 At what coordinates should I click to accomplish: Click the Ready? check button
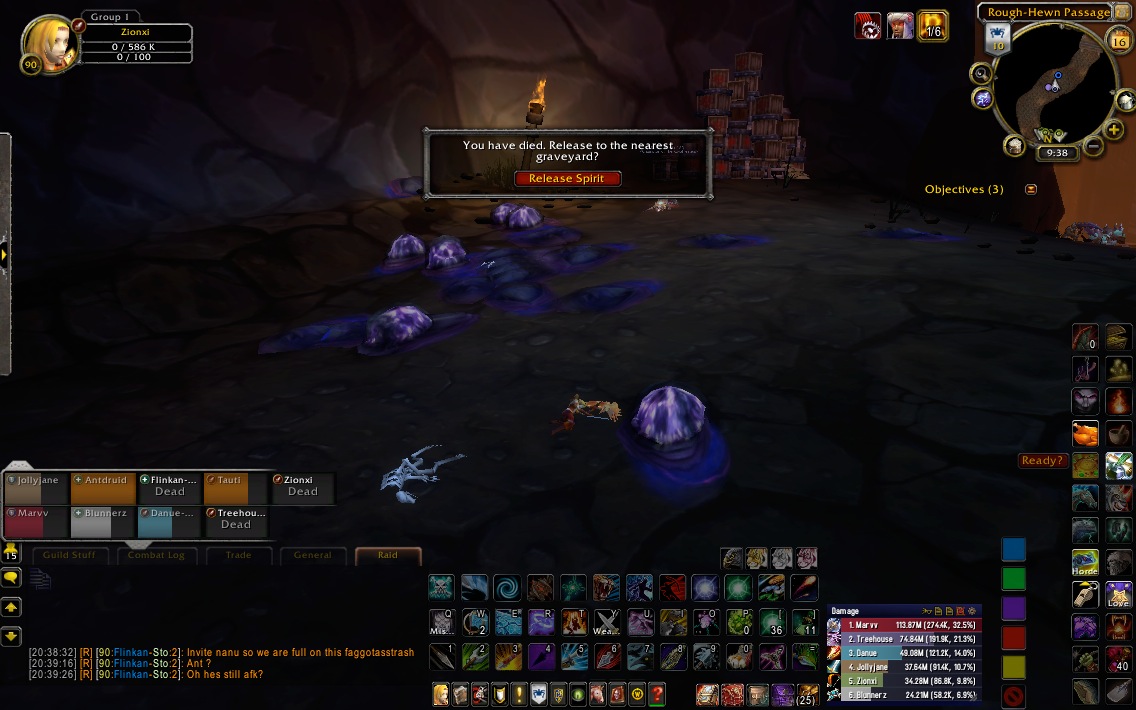point(1041,461)
